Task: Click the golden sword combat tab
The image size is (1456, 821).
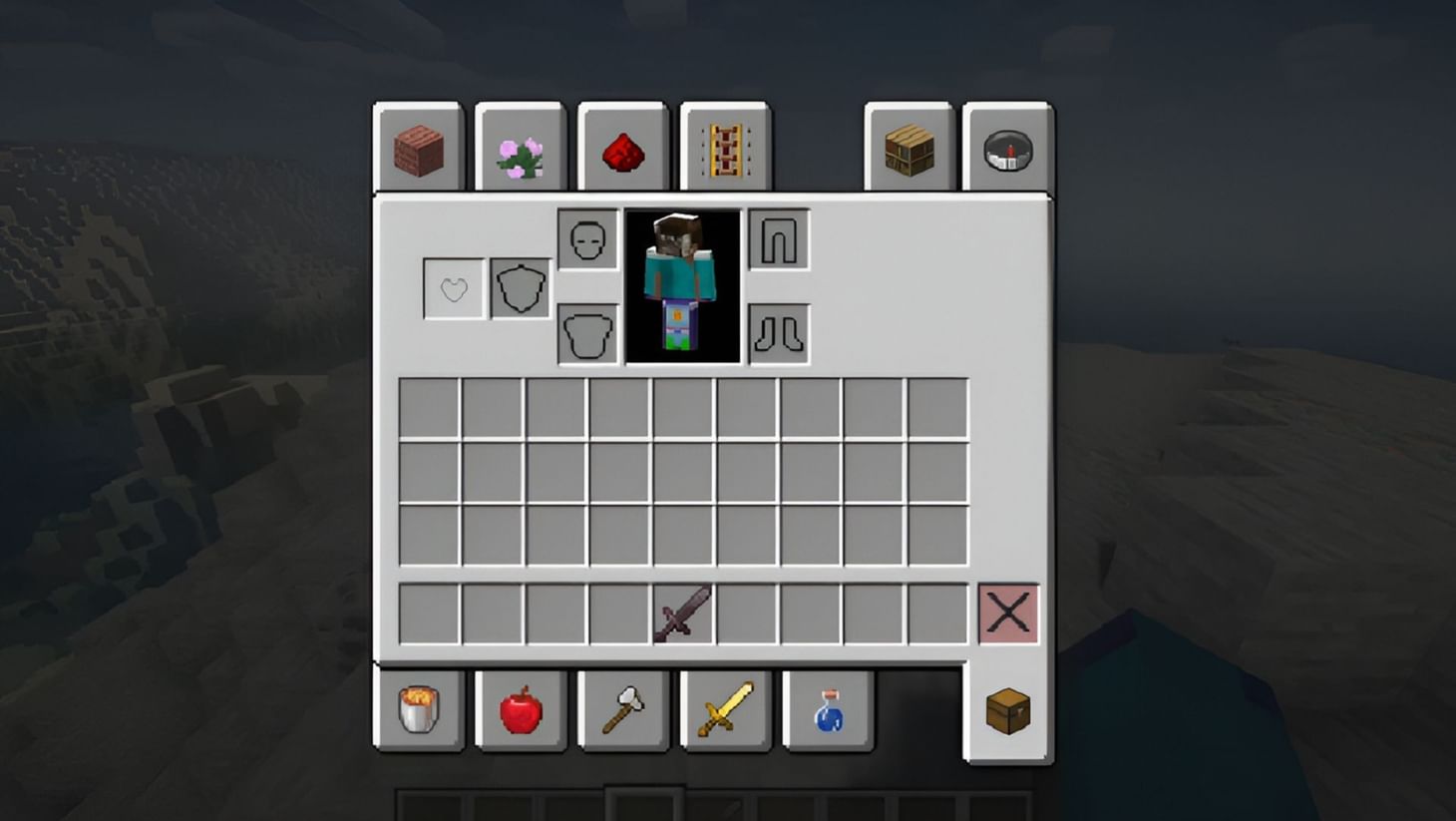Action: [724, 712]
